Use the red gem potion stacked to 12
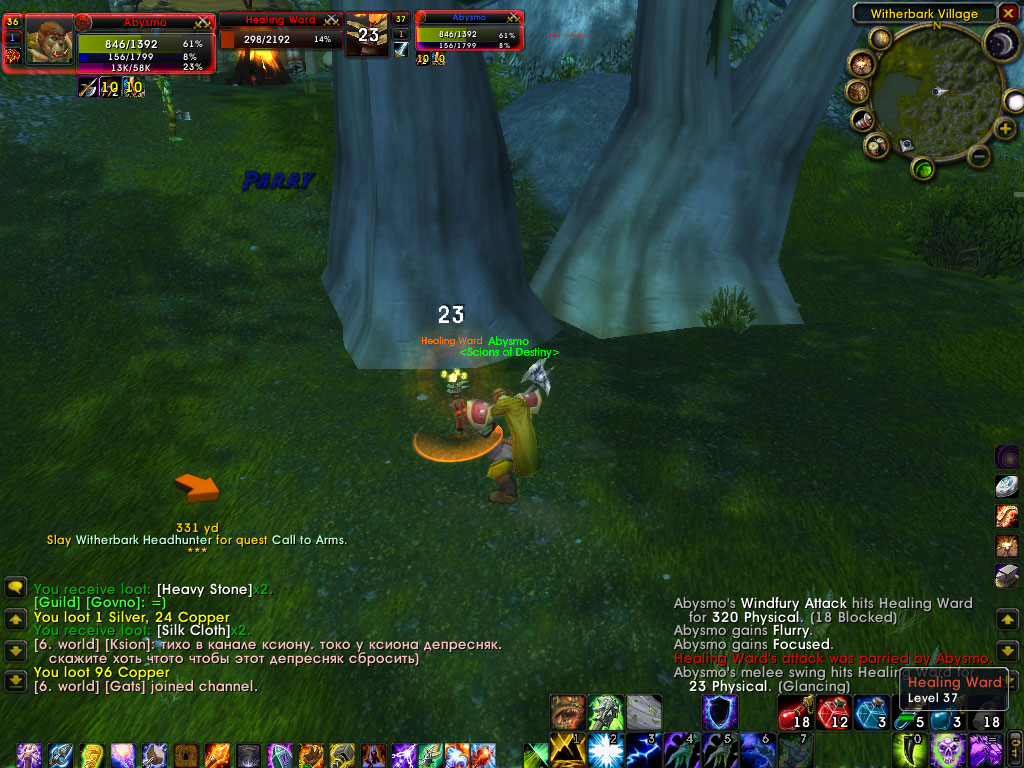This screenshot has width=1024, height=768. click(x=832, y=713)
